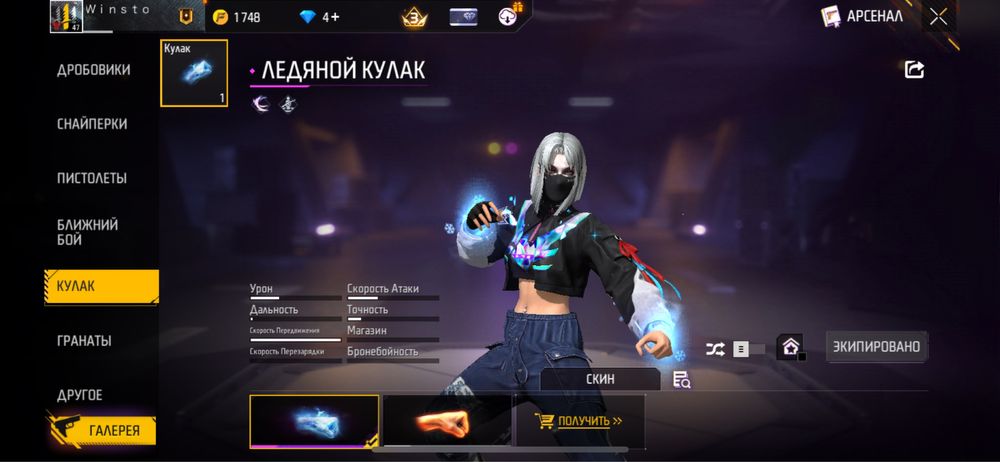Image resolution: width=1000 pixels, height=462 pixels.
Task: Open the Галерея button
Action: 101,431
